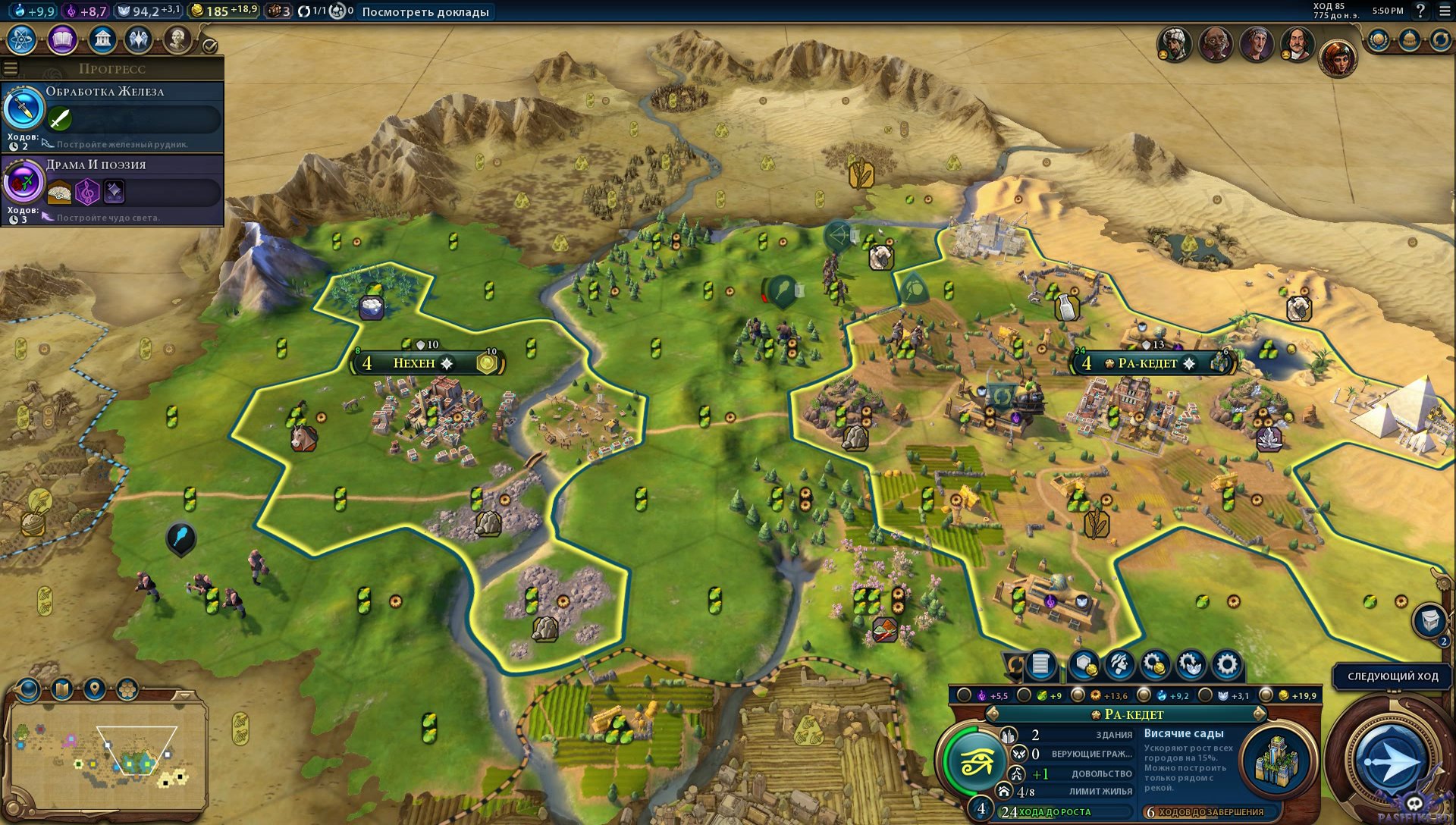
Task: Open the science tech tree atom icon
Action: 22,39
